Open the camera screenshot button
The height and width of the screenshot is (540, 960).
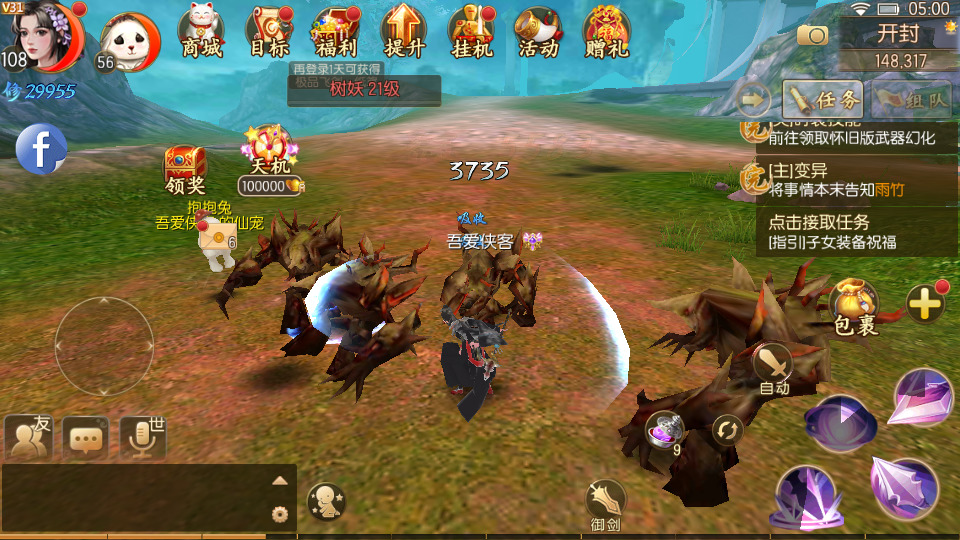812,36
